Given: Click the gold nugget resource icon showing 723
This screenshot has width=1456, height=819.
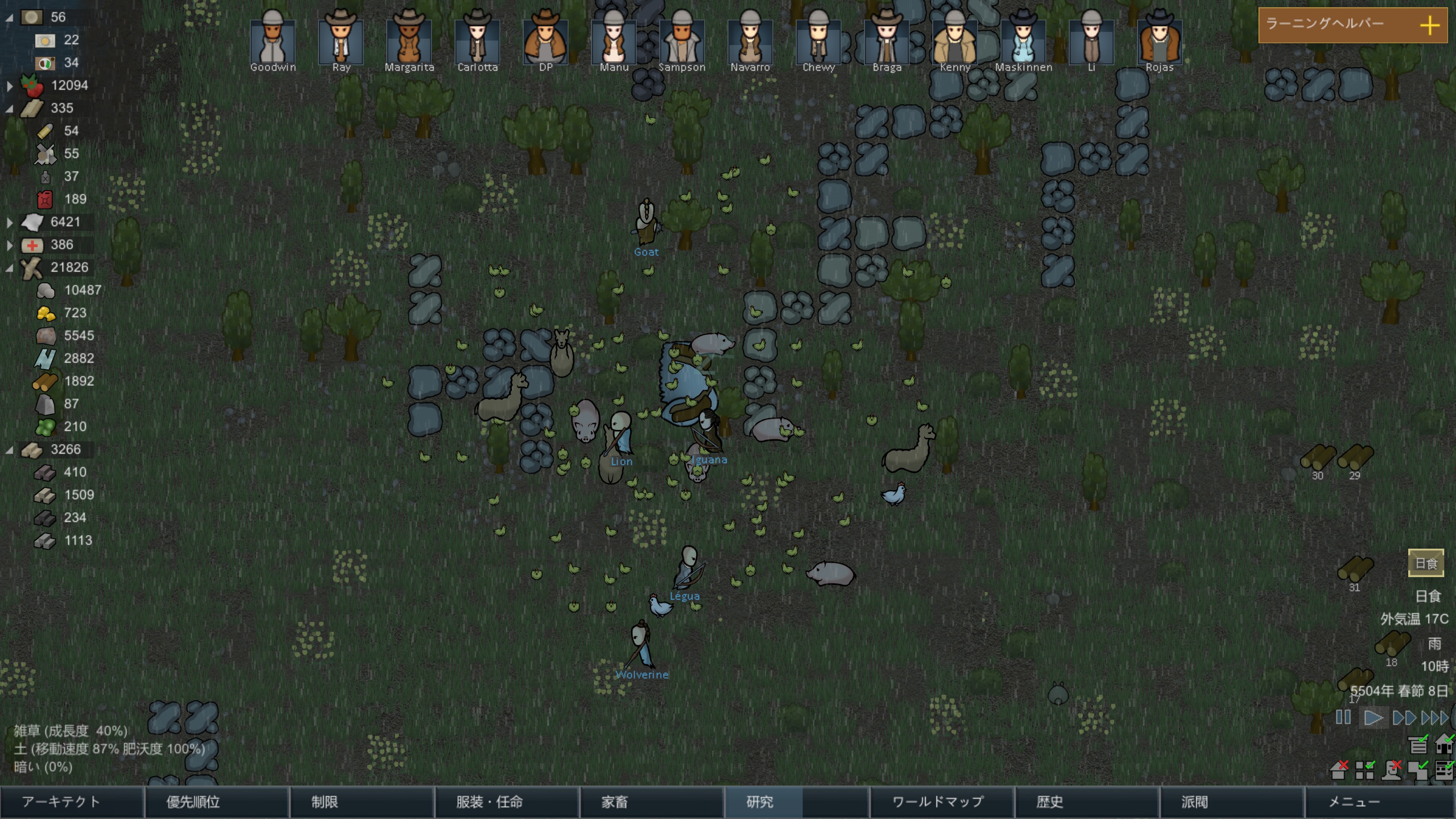Looking at the screenshot, I should [x=46, y=312].
